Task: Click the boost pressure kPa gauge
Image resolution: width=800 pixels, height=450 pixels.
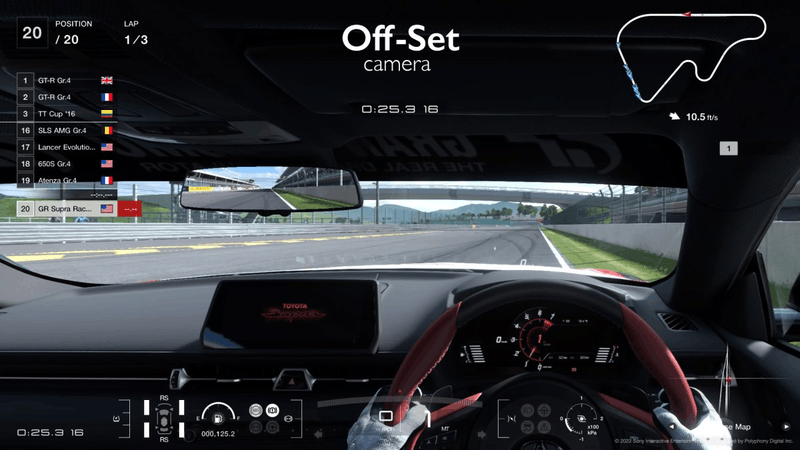Action: coord(582,420)
